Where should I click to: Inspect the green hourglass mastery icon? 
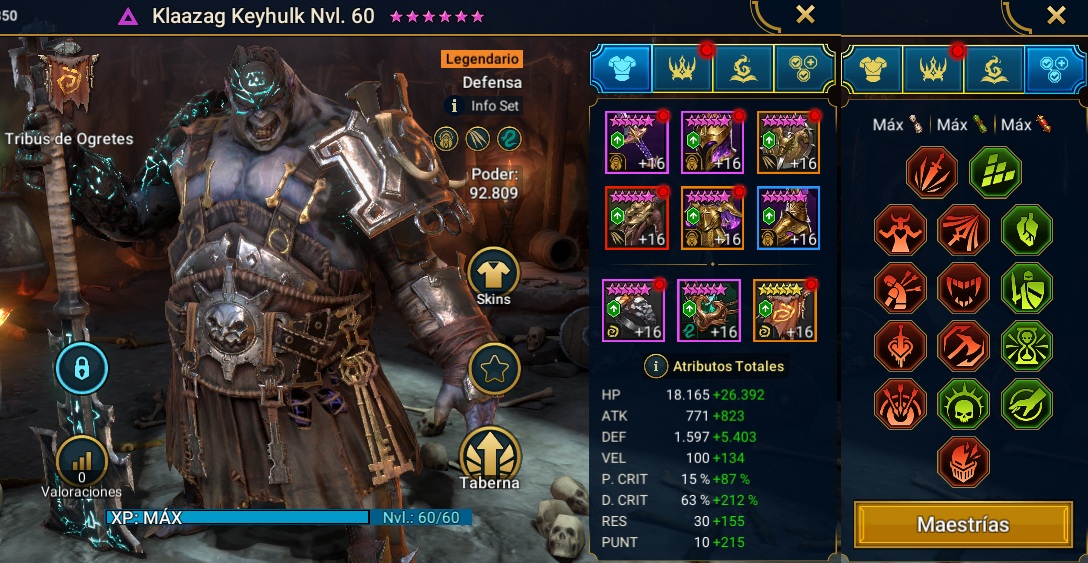tap(1026, 346)
